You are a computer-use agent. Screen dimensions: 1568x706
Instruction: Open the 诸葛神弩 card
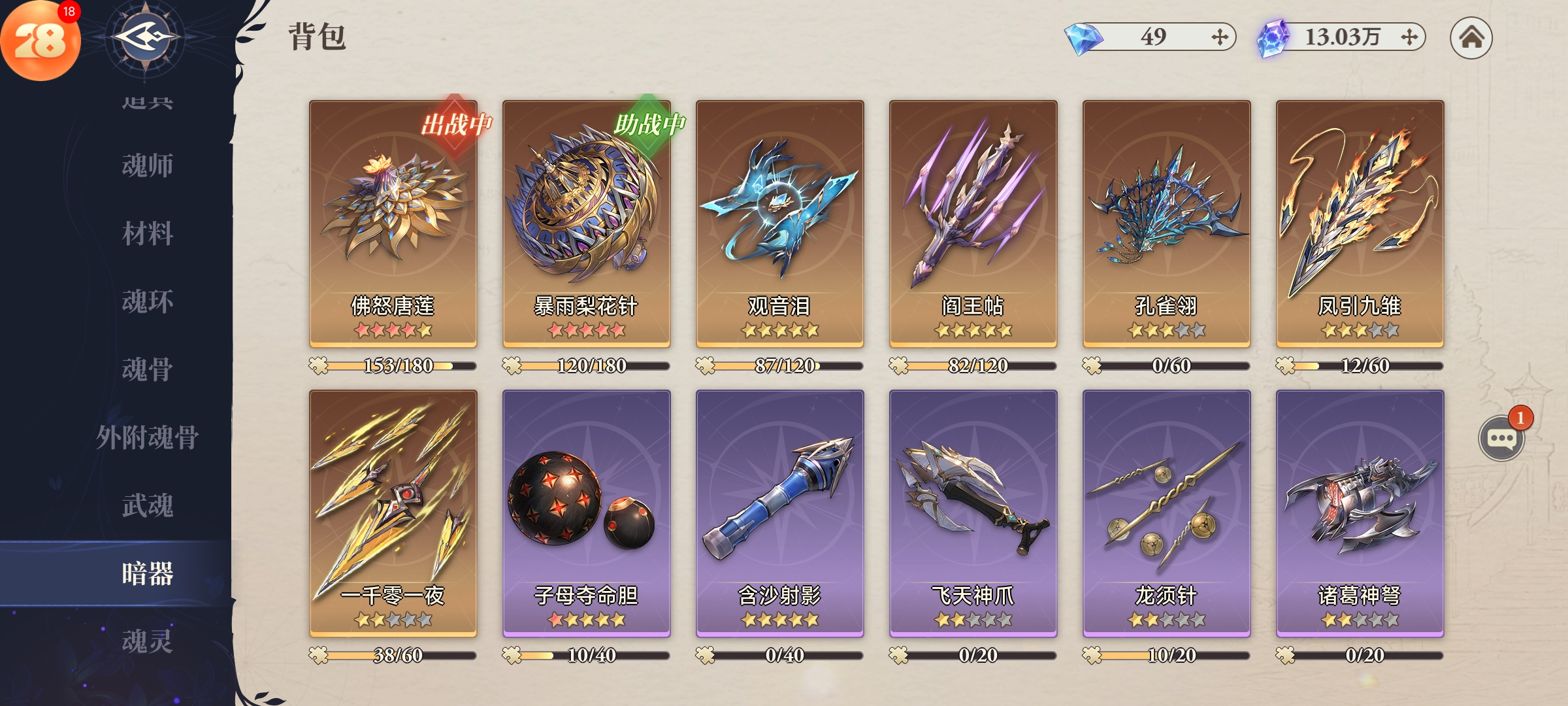tap(1360, 513)
